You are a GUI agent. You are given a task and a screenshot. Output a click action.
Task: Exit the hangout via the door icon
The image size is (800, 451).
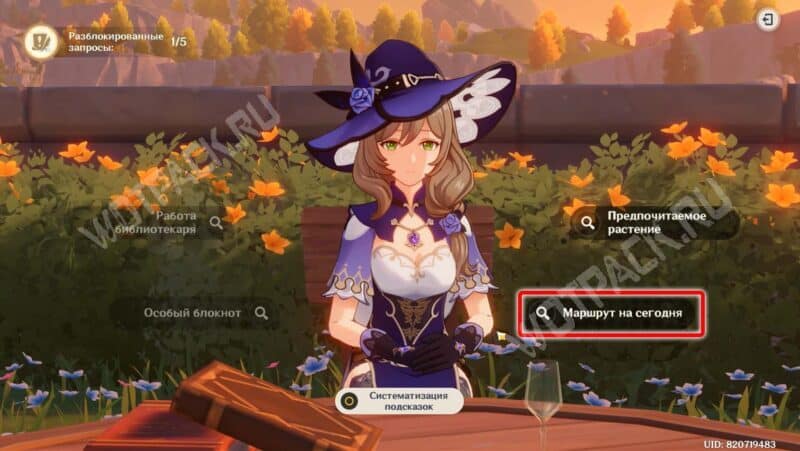(x=768, y=20)
